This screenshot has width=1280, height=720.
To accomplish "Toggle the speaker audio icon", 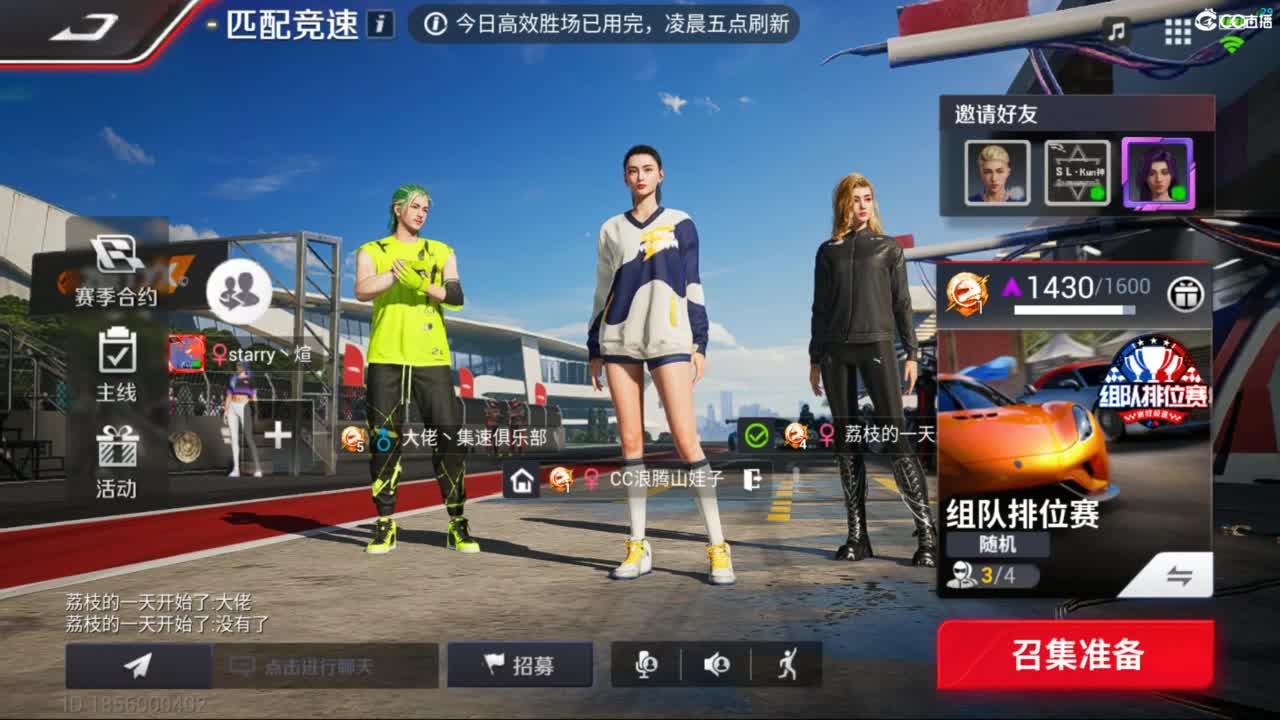I will 718,665.
